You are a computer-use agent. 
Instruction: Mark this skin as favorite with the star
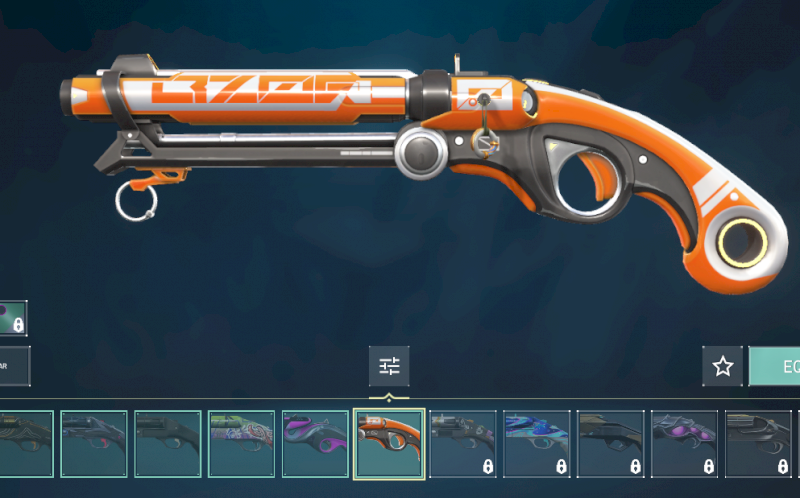pyautogui.click(x=722, y=367)
